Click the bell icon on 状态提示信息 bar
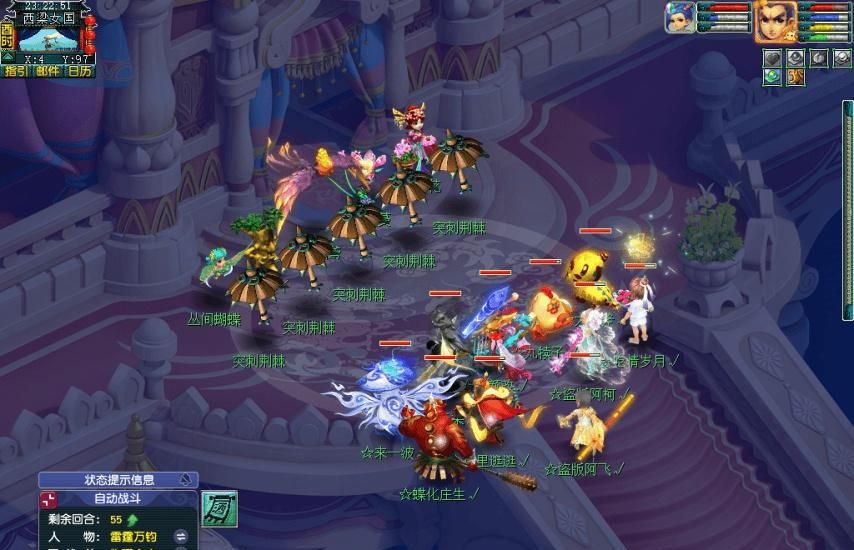This screenshot has height=550, width=854. pyautogui.click(x=185, y=480)
